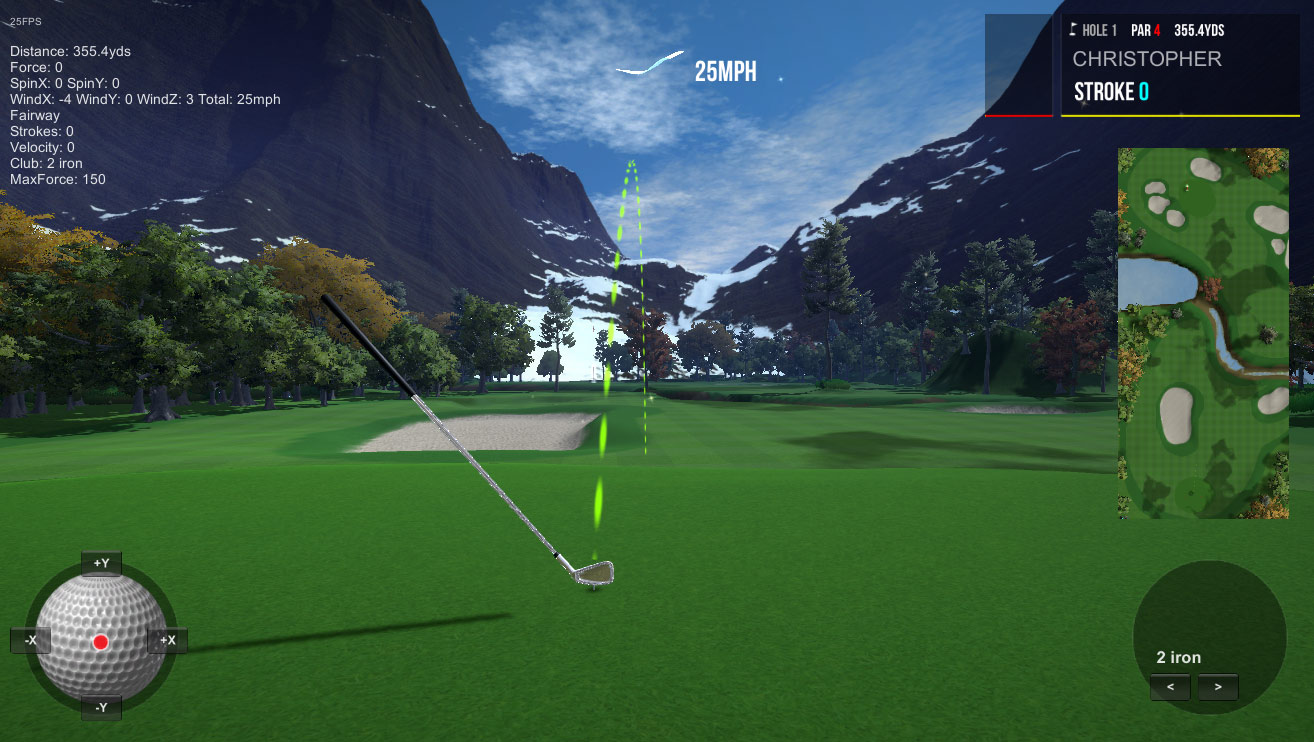Click the +Y spin button
This screenshot has width=1314, height=742.
(101, 563)
